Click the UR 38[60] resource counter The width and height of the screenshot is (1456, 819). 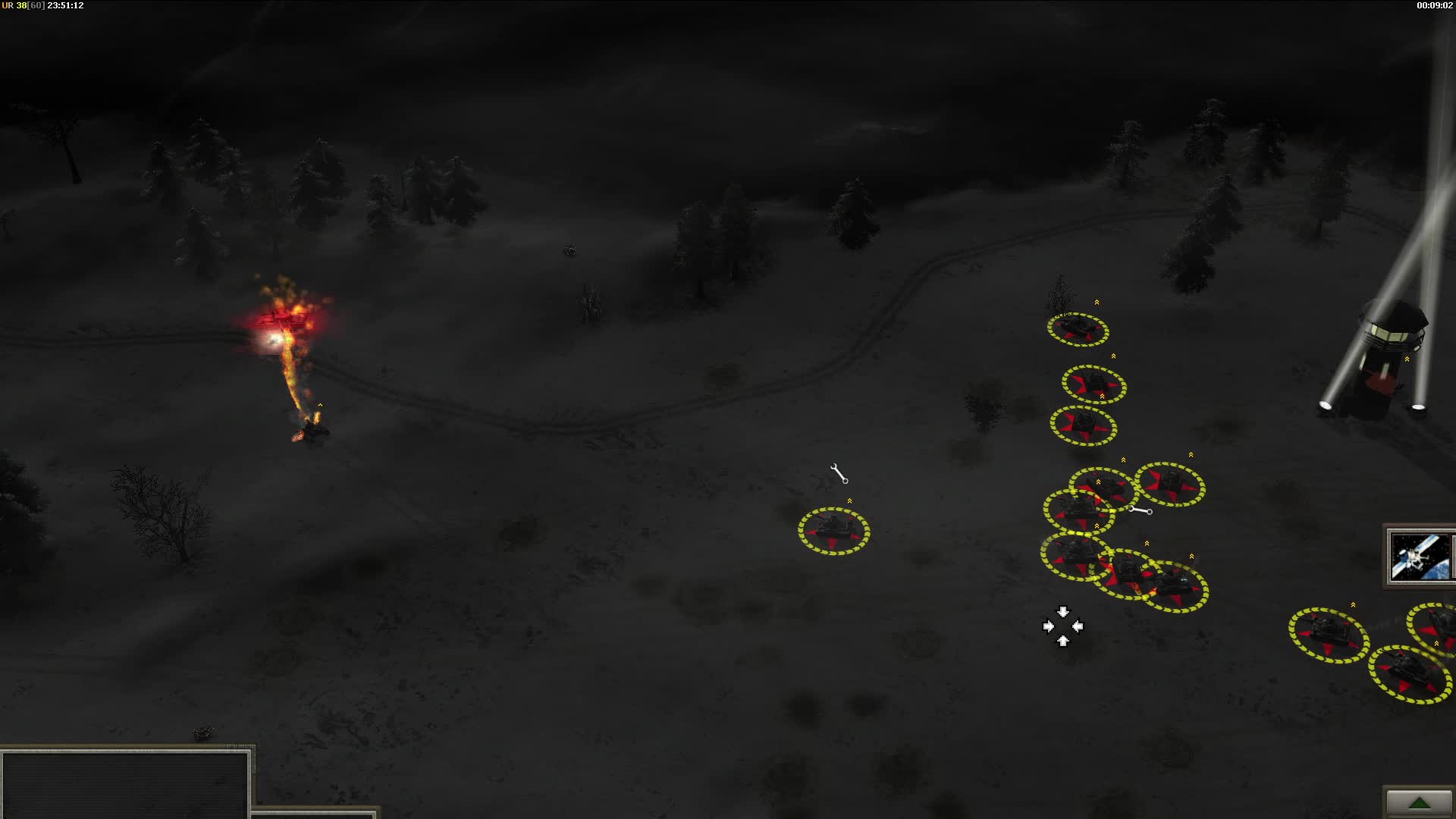[x=23, y=5]
